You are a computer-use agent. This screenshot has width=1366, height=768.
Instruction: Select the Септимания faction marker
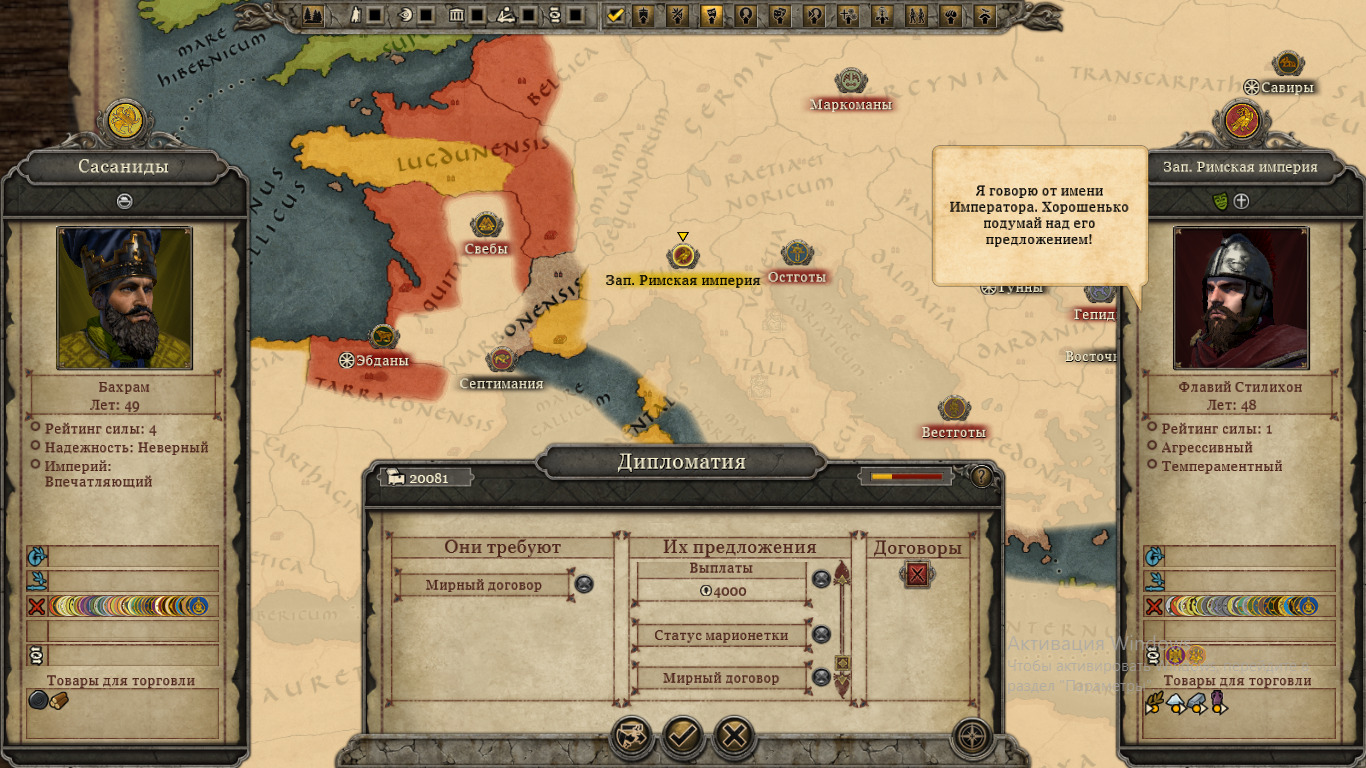point(501,360)
